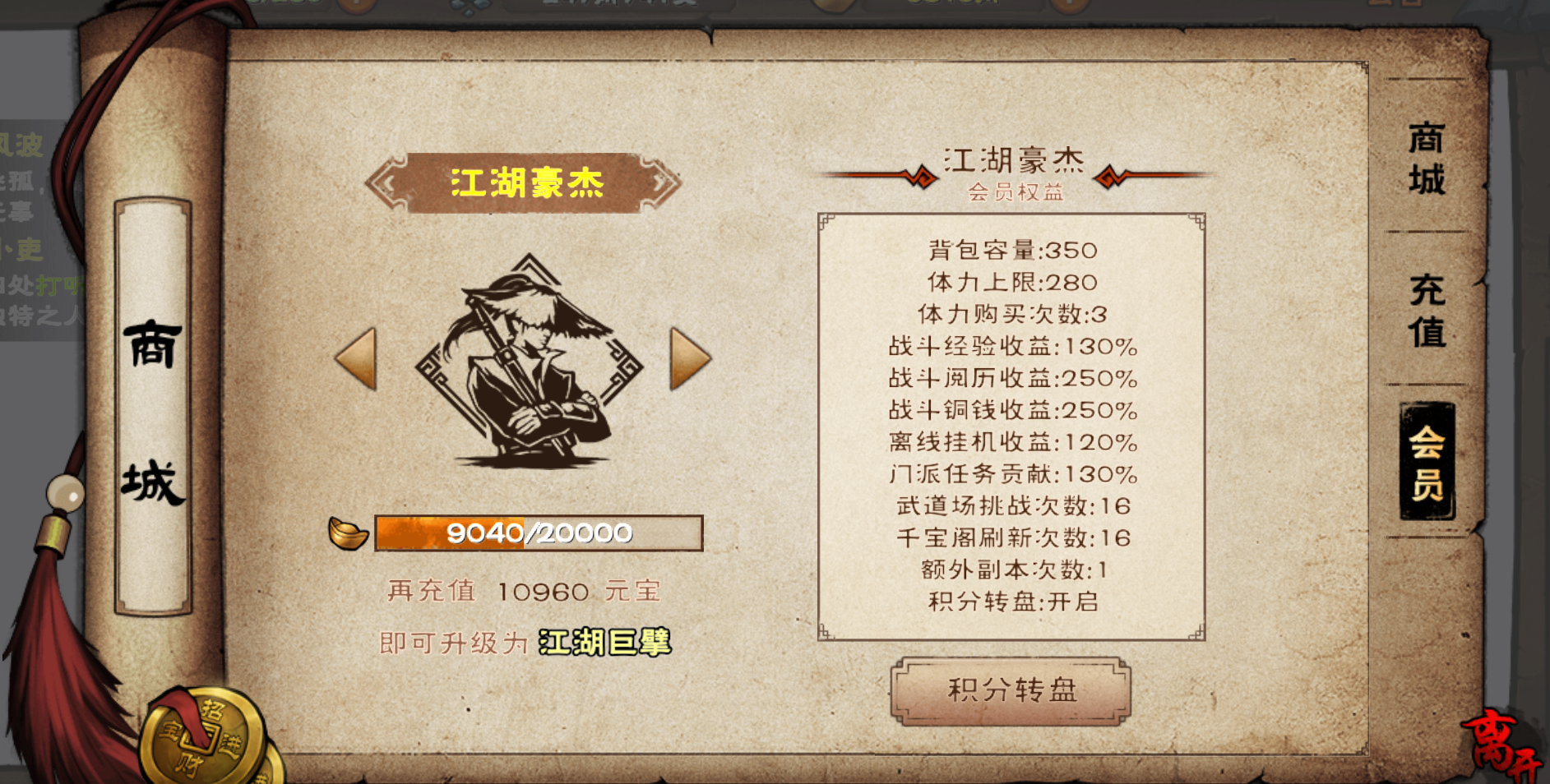Click the 江湖豪杰 title banner above the portrait

[x=526, y=182]
